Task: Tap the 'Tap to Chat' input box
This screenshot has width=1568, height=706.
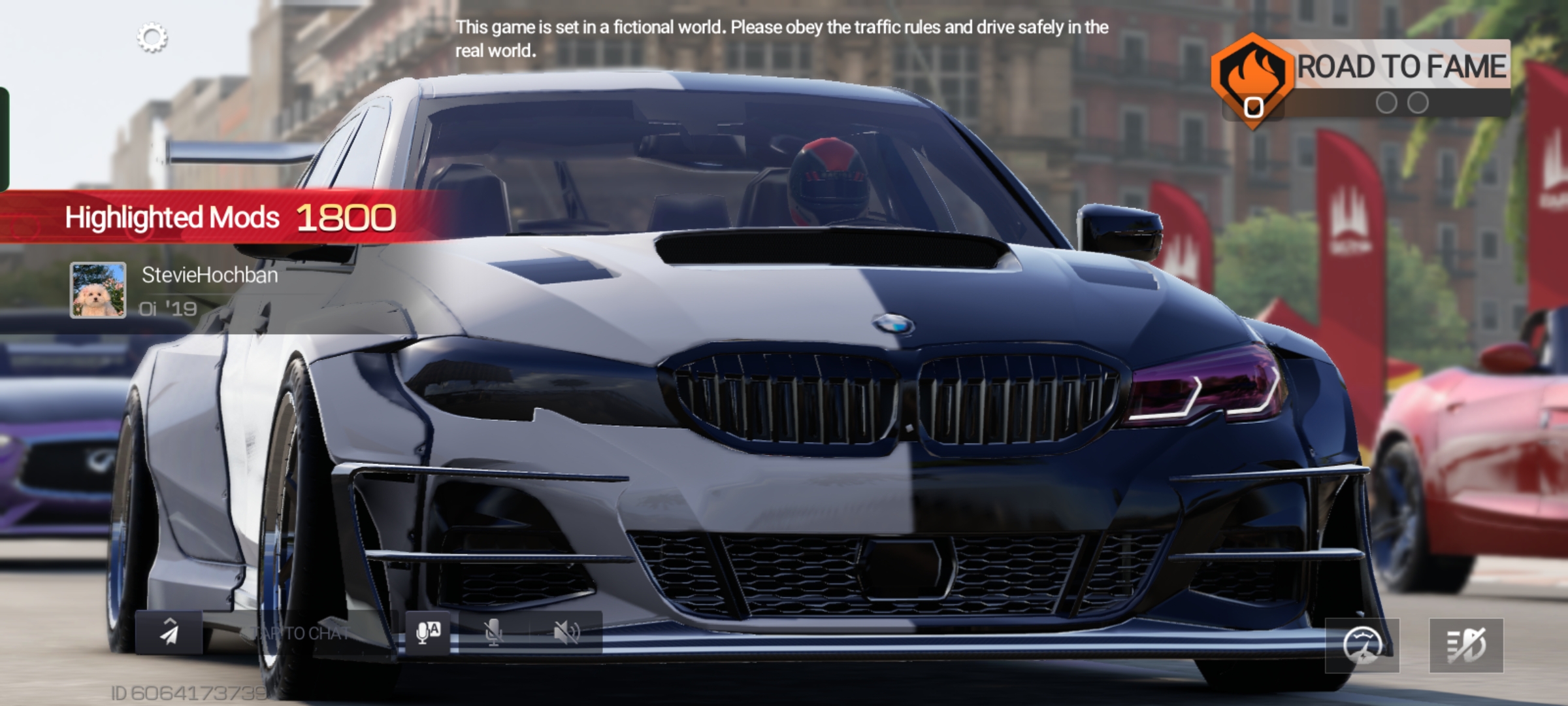Action: coord(301,633)
